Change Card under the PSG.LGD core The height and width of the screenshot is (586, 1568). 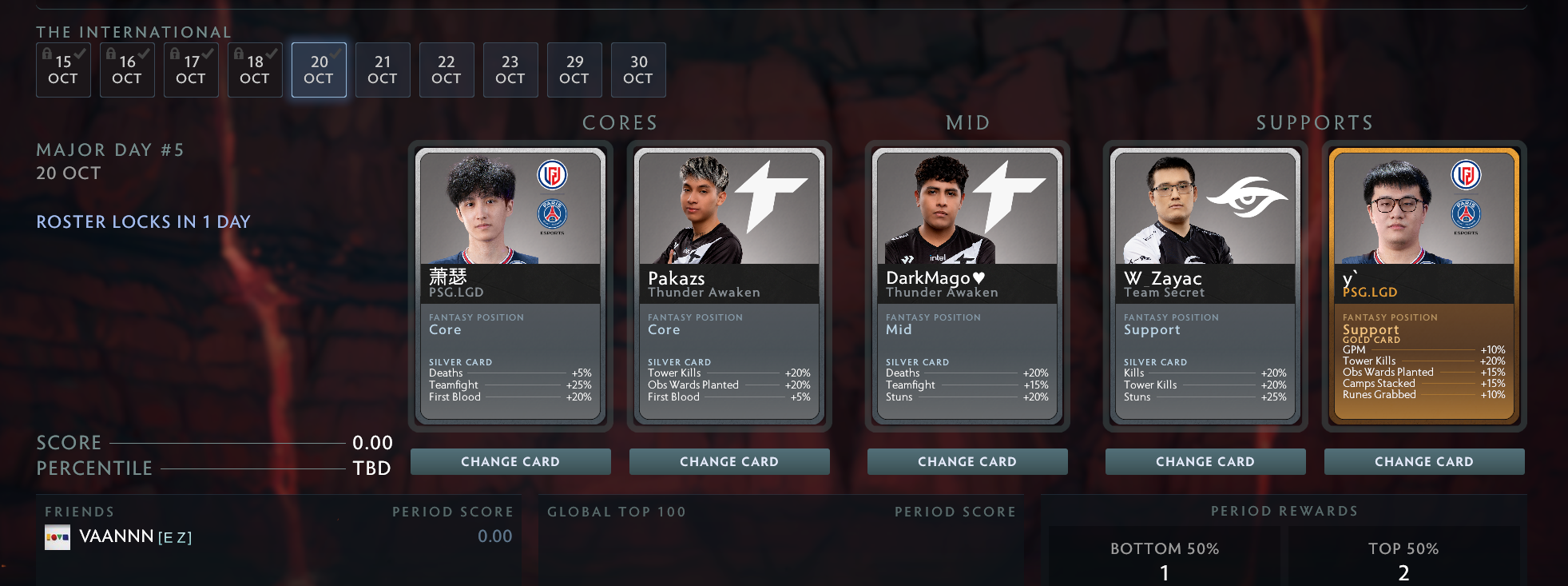coord(510,461)
